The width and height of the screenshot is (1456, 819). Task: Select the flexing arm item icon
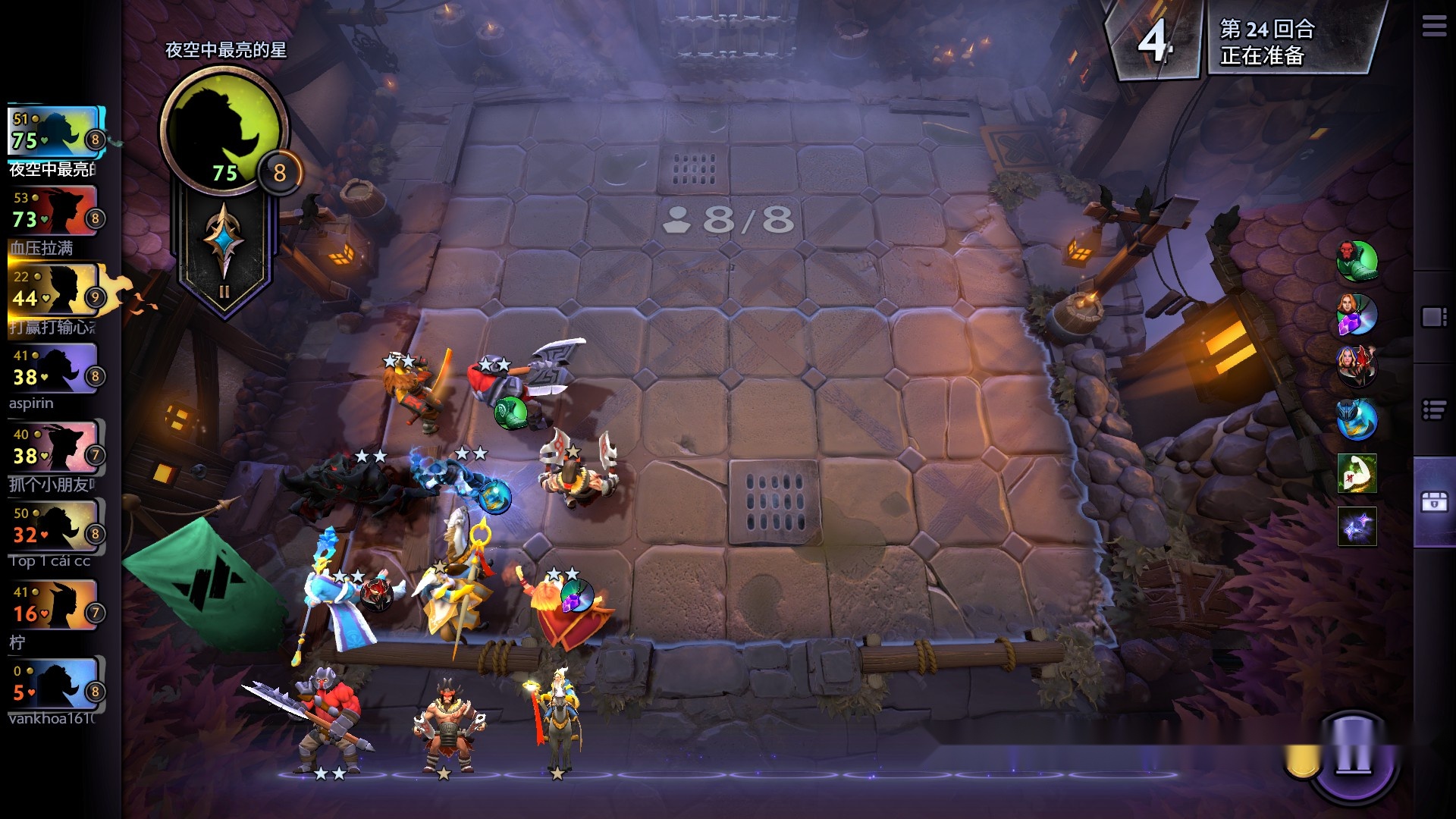[1357, 473]
